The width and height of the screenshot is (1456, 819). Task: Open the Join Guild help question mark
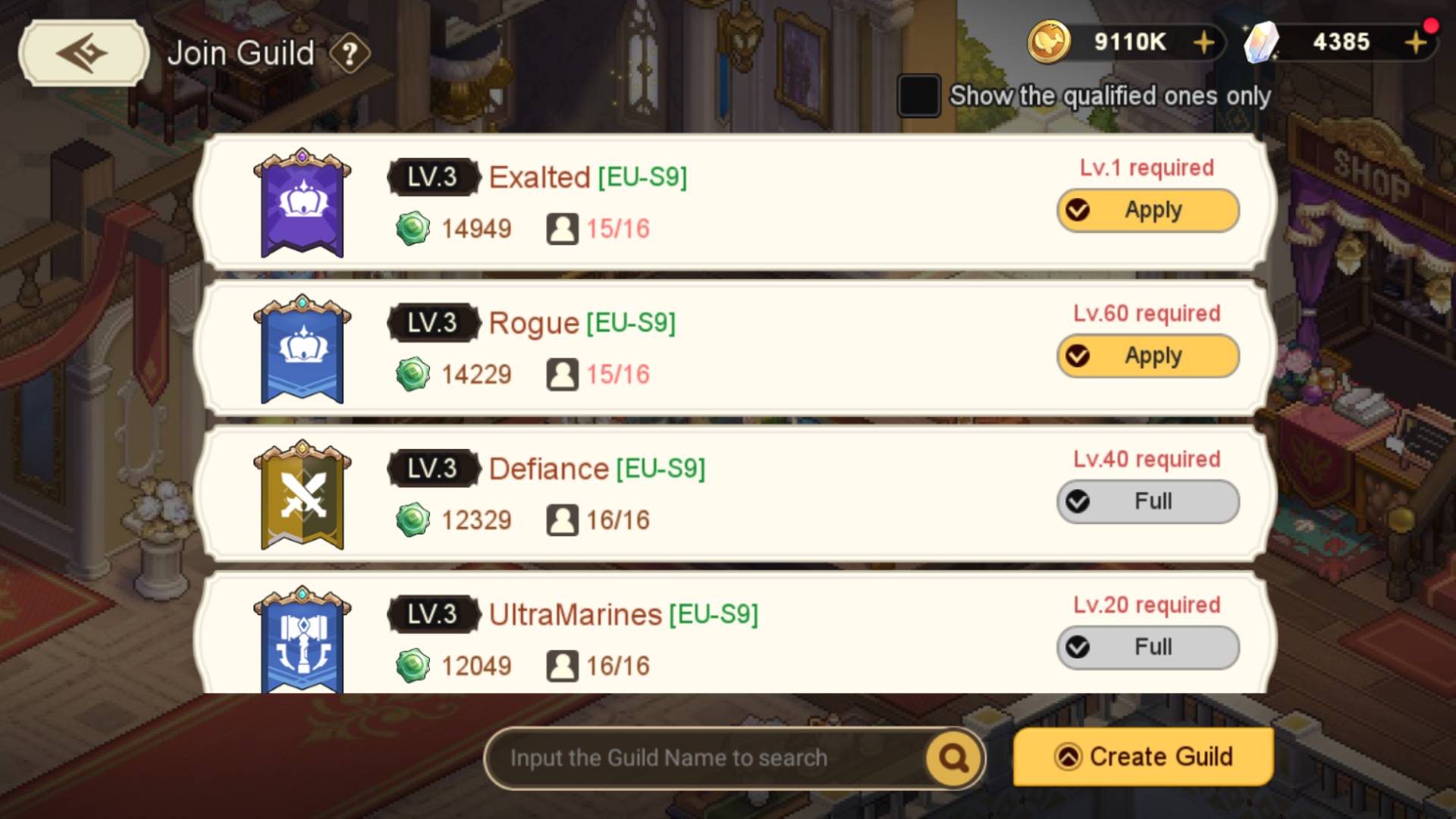coord(350,54)
